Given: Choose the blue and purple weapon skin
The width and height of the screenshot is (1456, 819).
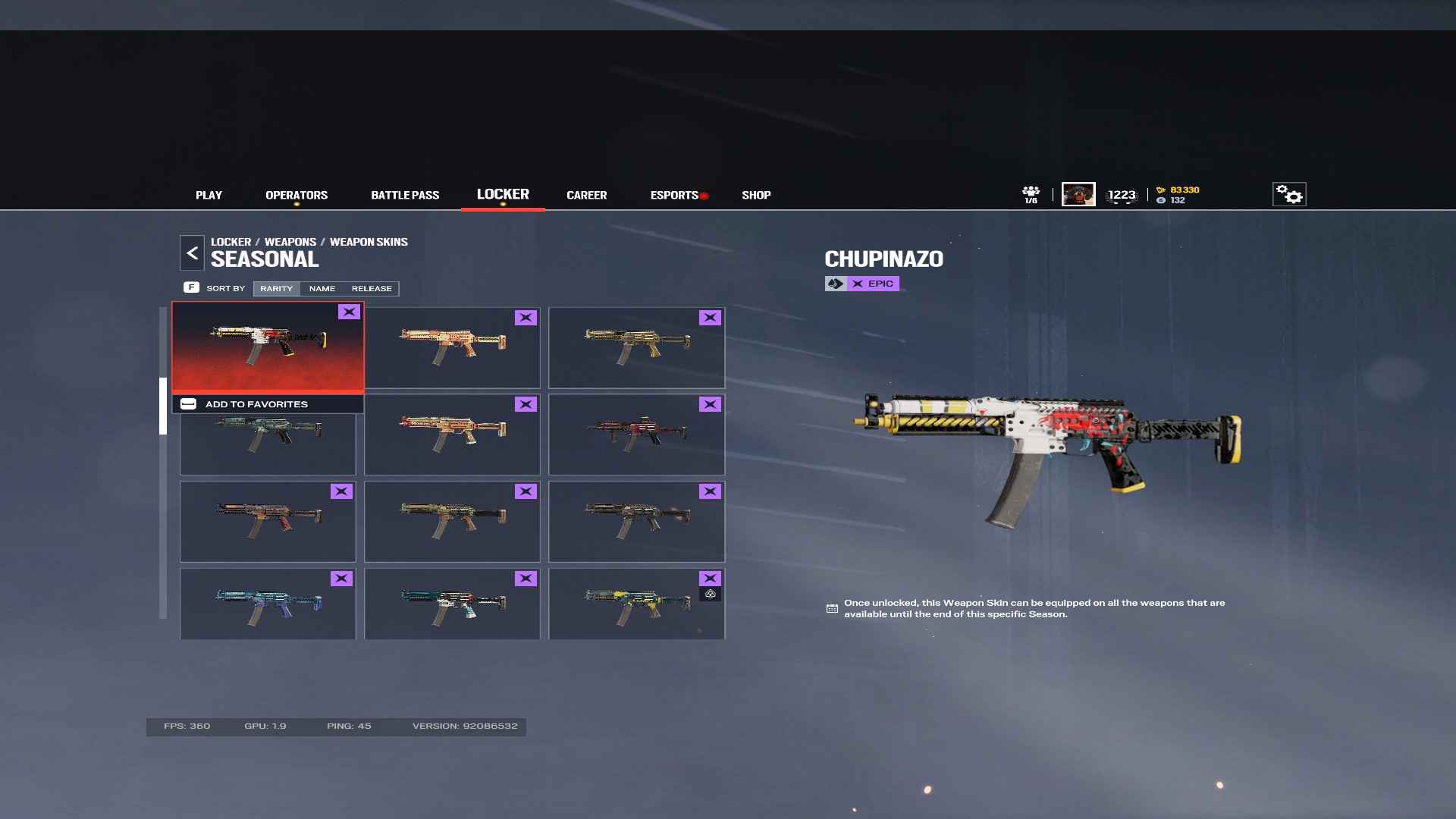Looking at the screenshot, I should click(268, 604).
